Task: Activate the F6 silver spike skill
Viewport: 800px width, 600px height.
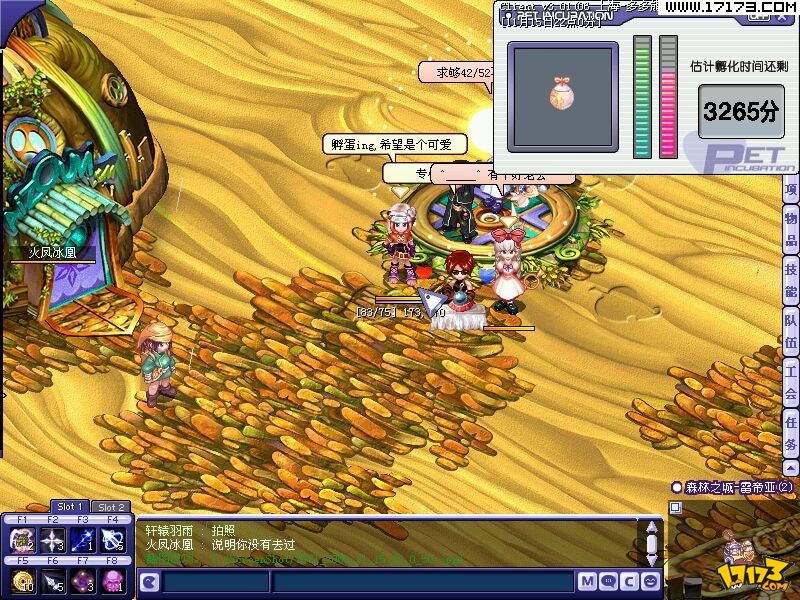Action: (x=52, y=581)
